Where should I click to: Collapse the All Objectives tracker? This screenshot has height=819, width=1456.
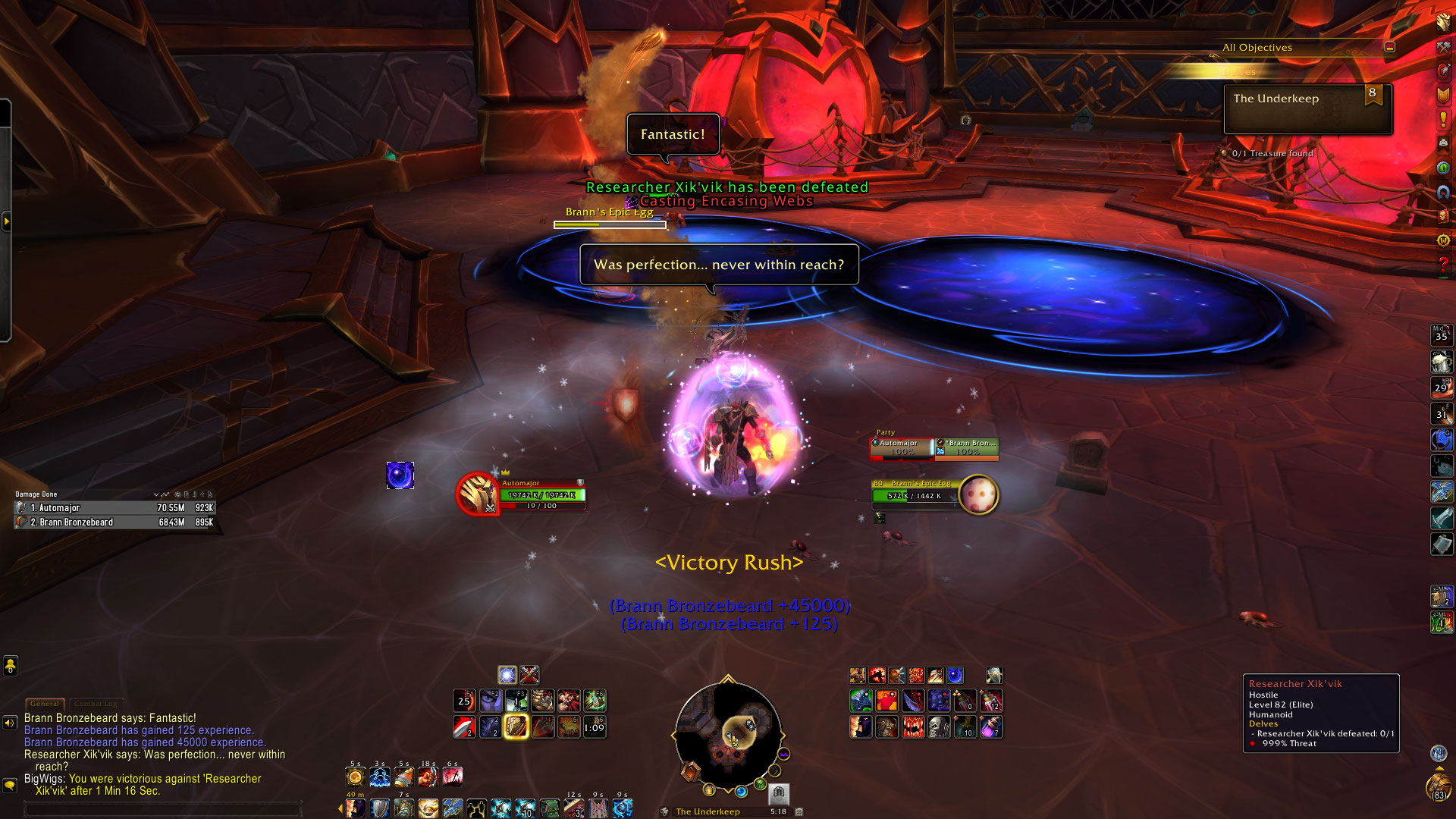click(1389, 47)
